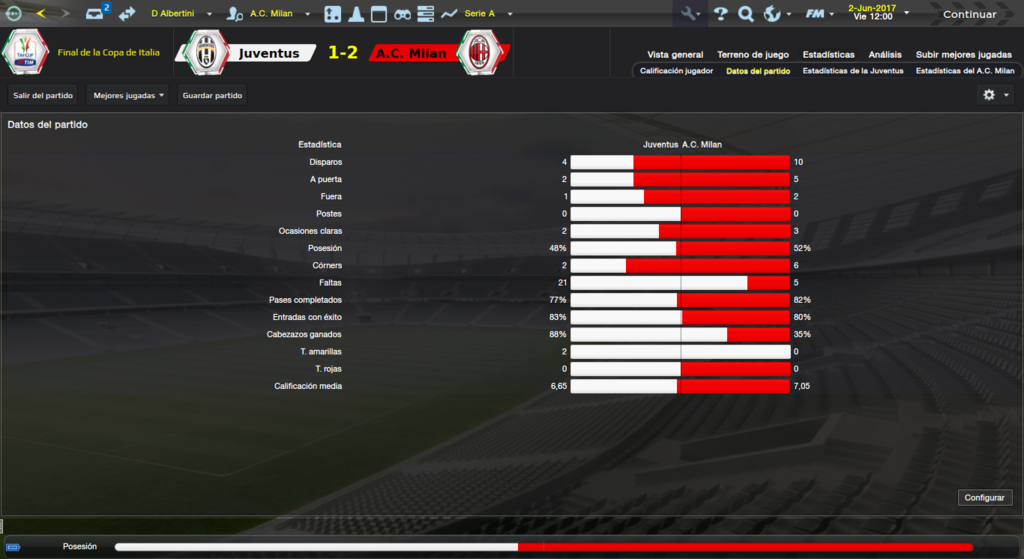Screen dimensions: 1024x559
Task: Exit the match with Salir del partido
Action: coord(41,95)
